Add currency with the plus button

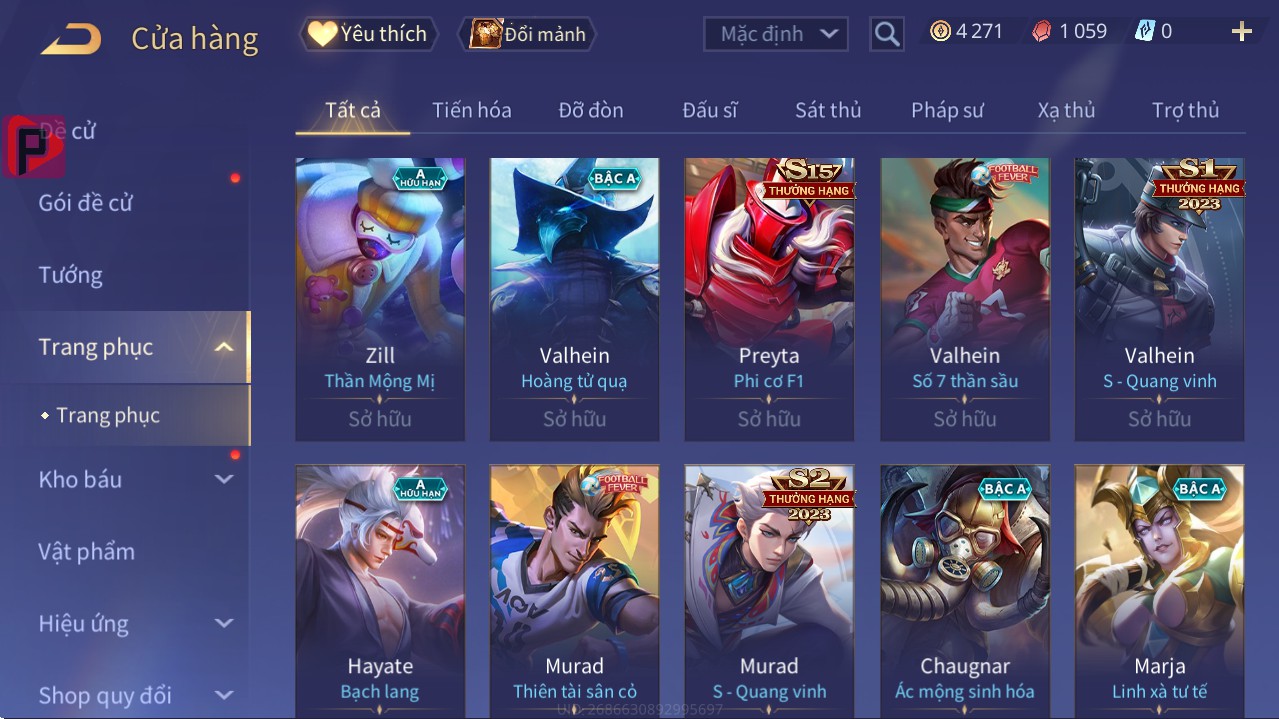pyautogui.click(x=1241, y=32)
